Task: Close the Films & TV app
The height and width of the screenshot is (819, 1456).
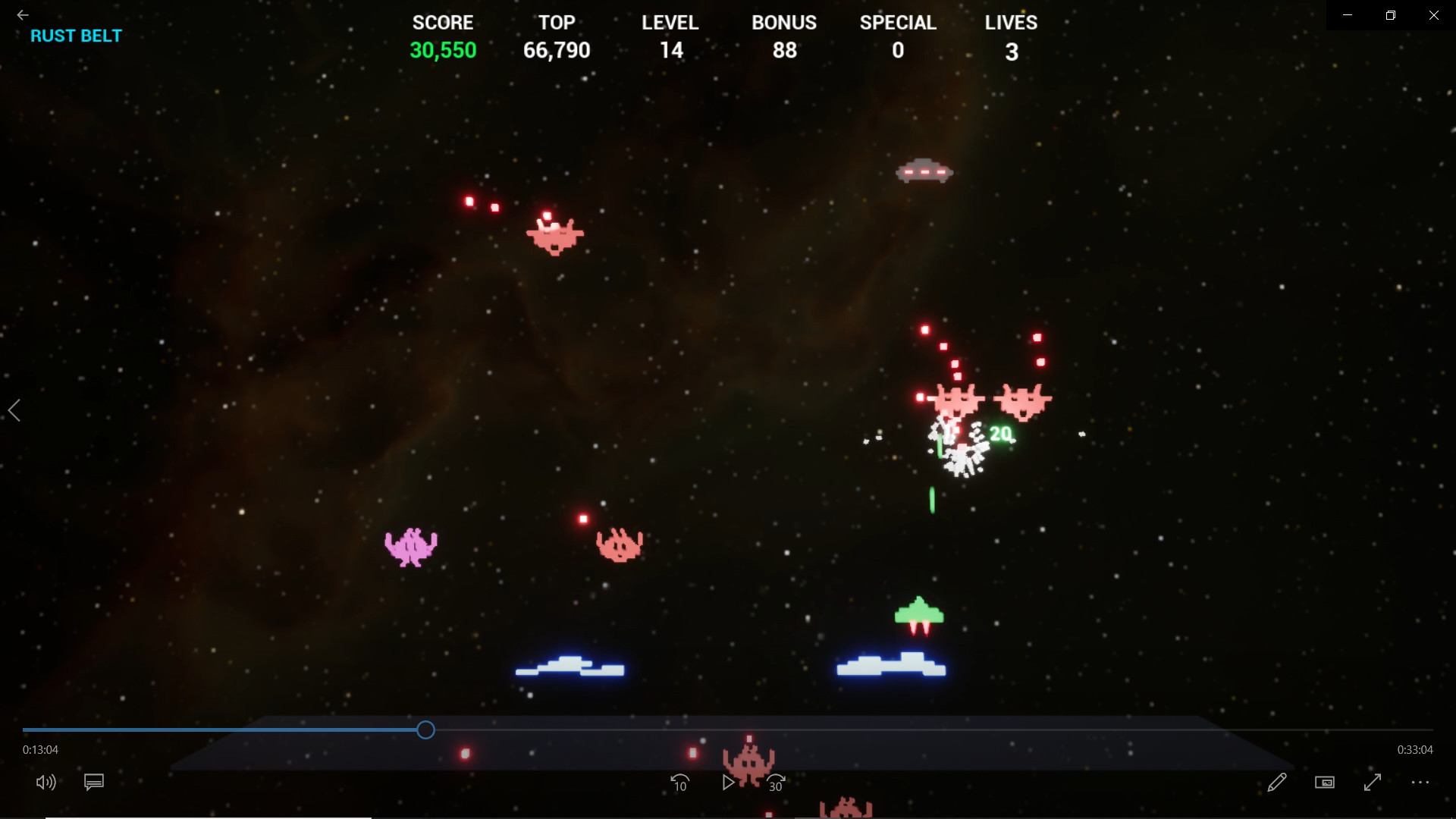Action: [1434, 14]
